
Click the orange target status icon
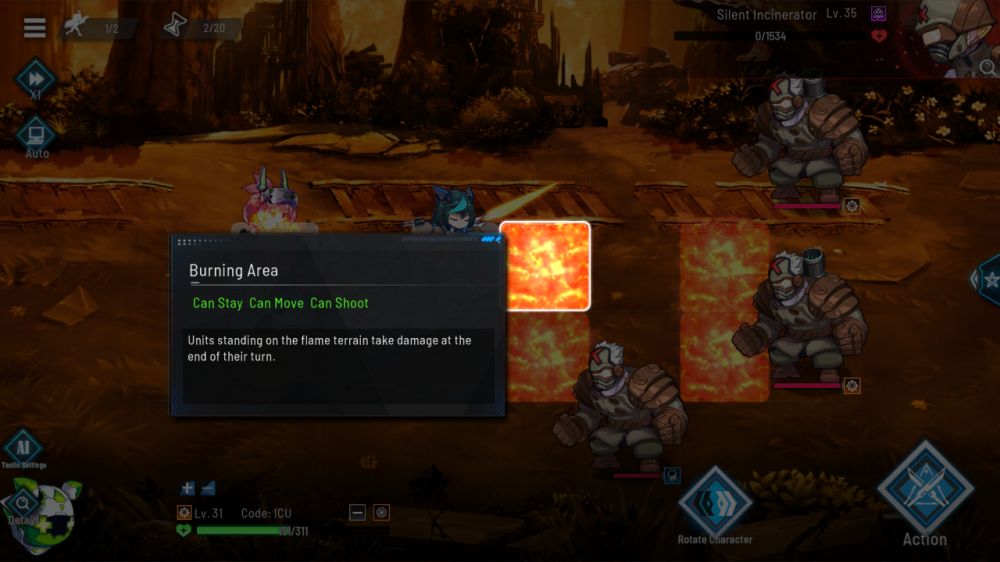click(381, 513)
